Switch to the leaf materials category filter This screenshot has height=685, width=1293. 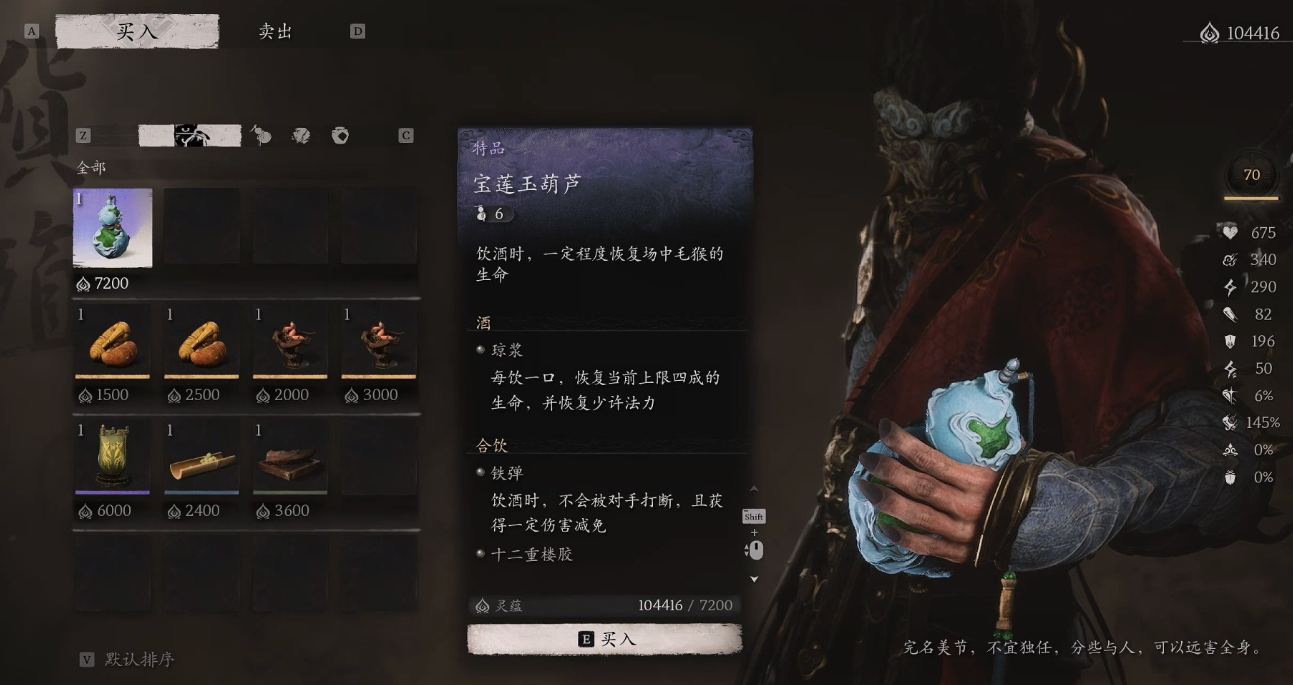(301, 136)
